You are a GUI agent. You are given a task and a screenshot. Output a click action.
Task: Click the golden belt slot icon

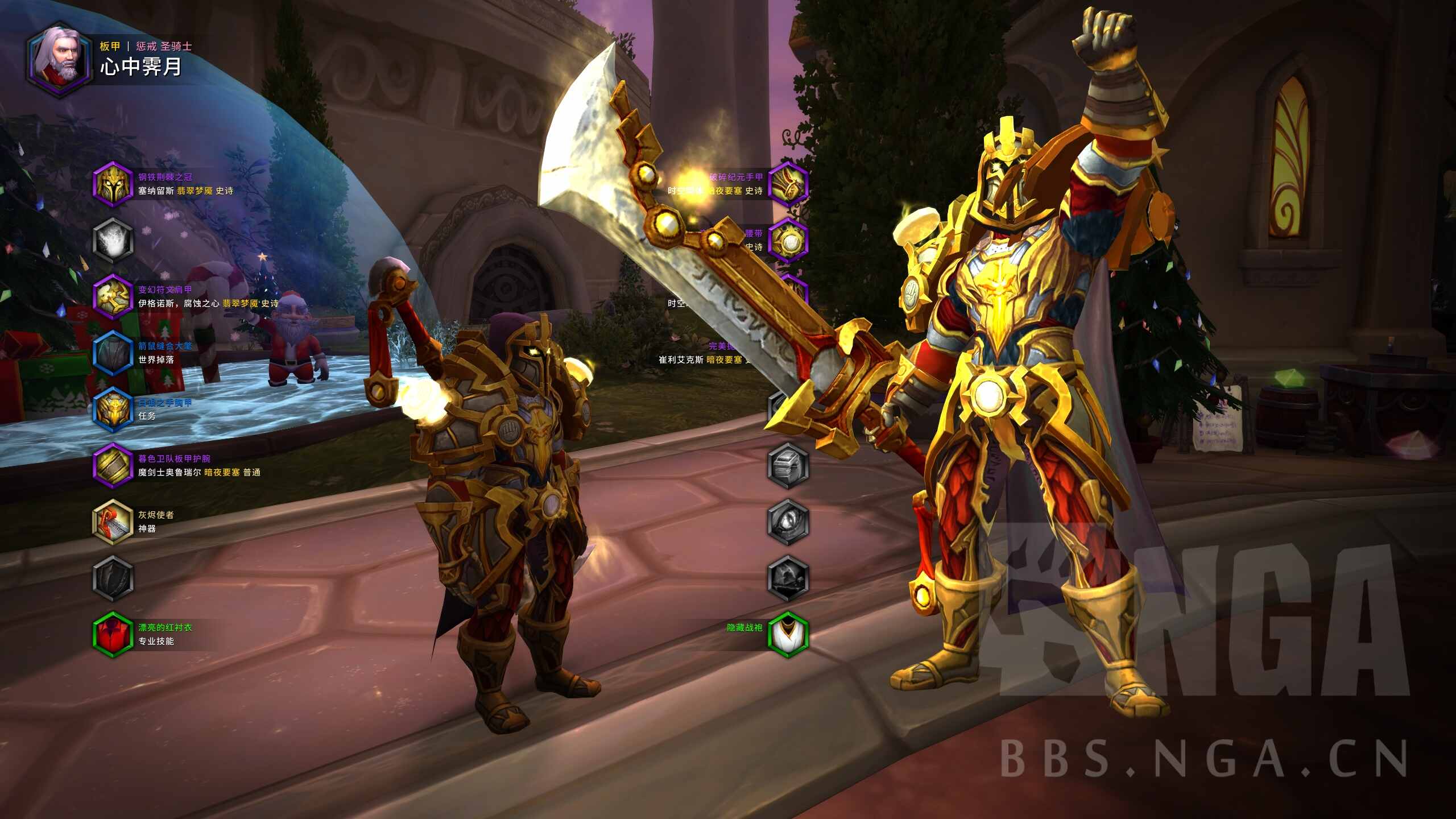(x=788, y=240)
